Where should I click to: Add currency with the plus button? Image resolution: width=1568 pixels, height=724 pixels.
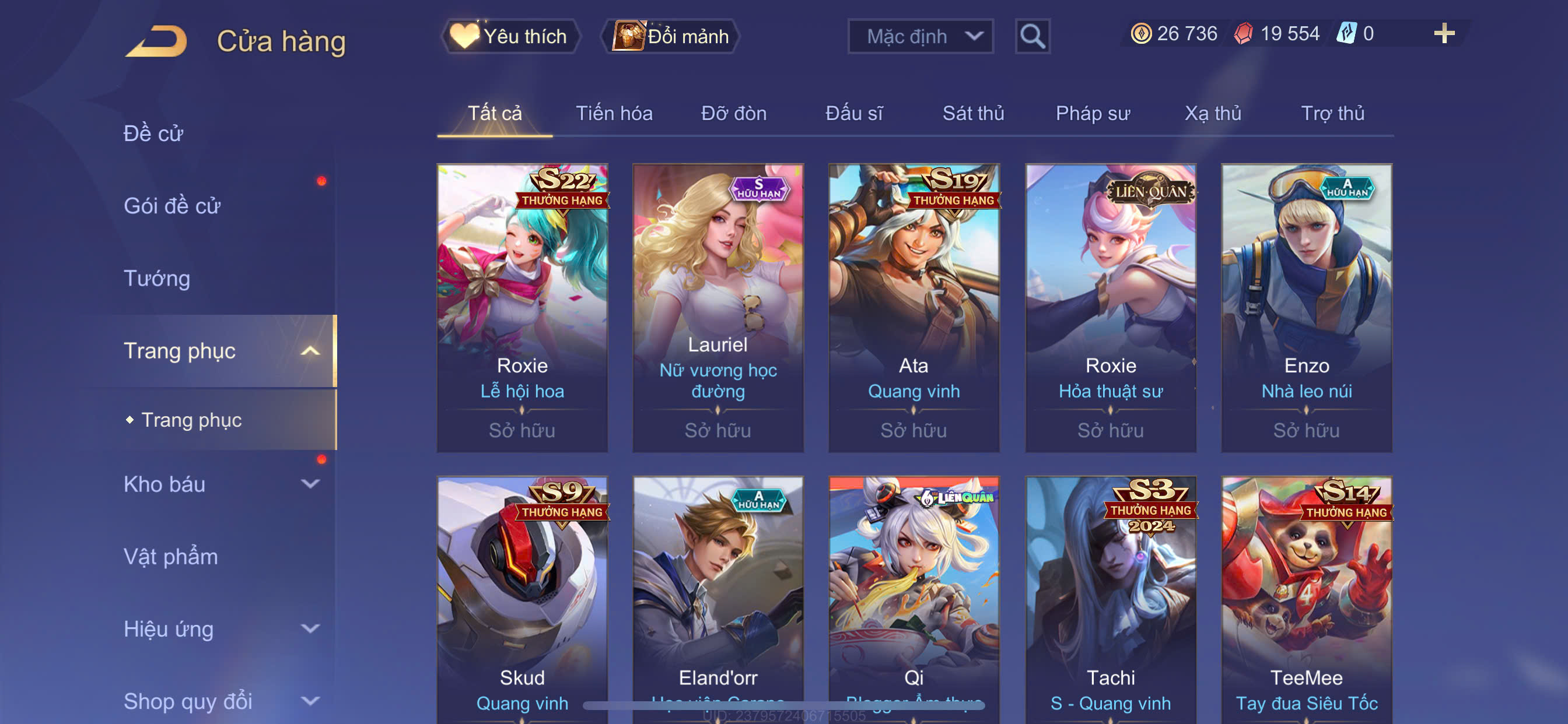coord(1444,33)
